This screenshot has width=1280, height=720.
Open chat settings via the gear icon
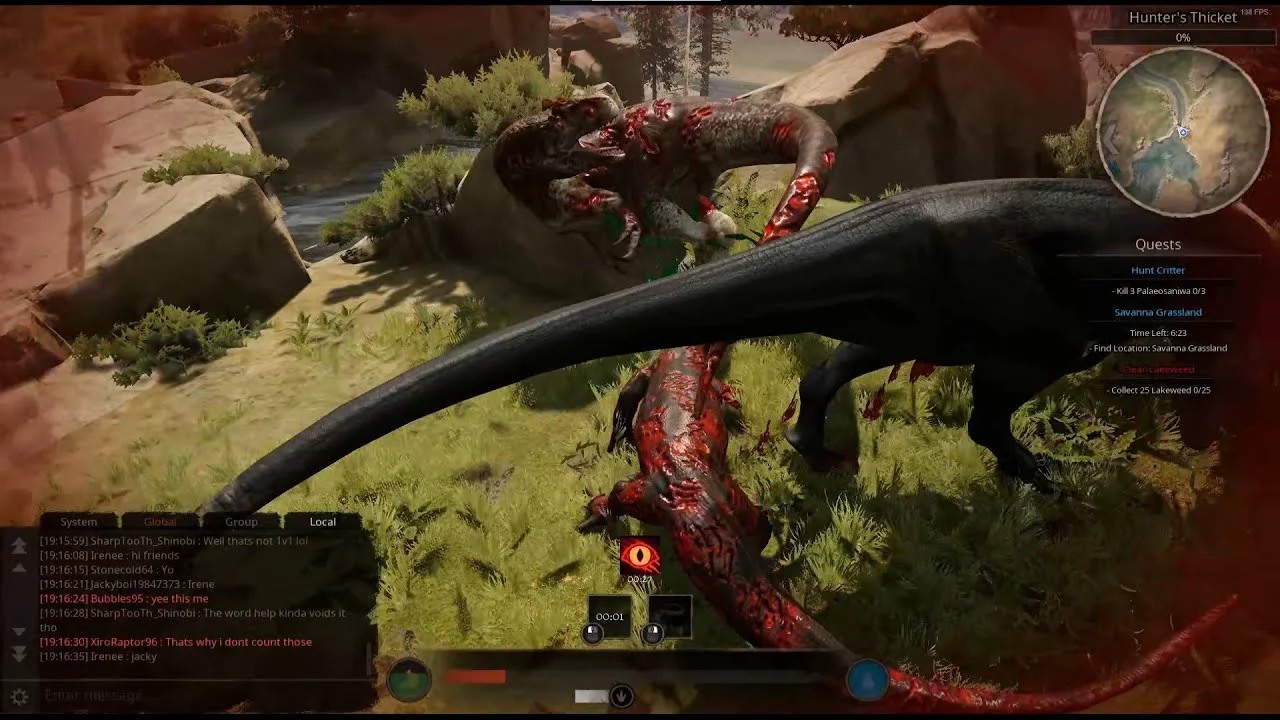tap(19, 696)
